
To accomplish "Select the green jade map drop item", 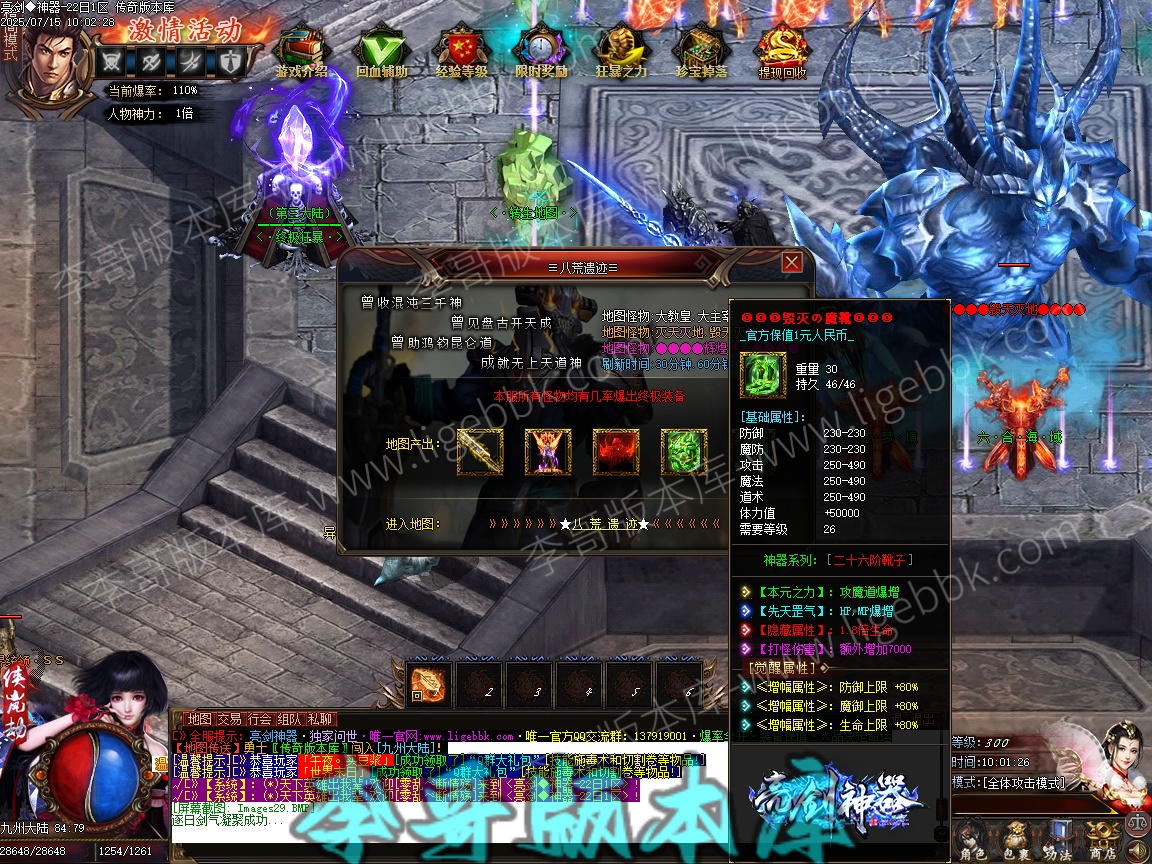I will tap(684, 452).
